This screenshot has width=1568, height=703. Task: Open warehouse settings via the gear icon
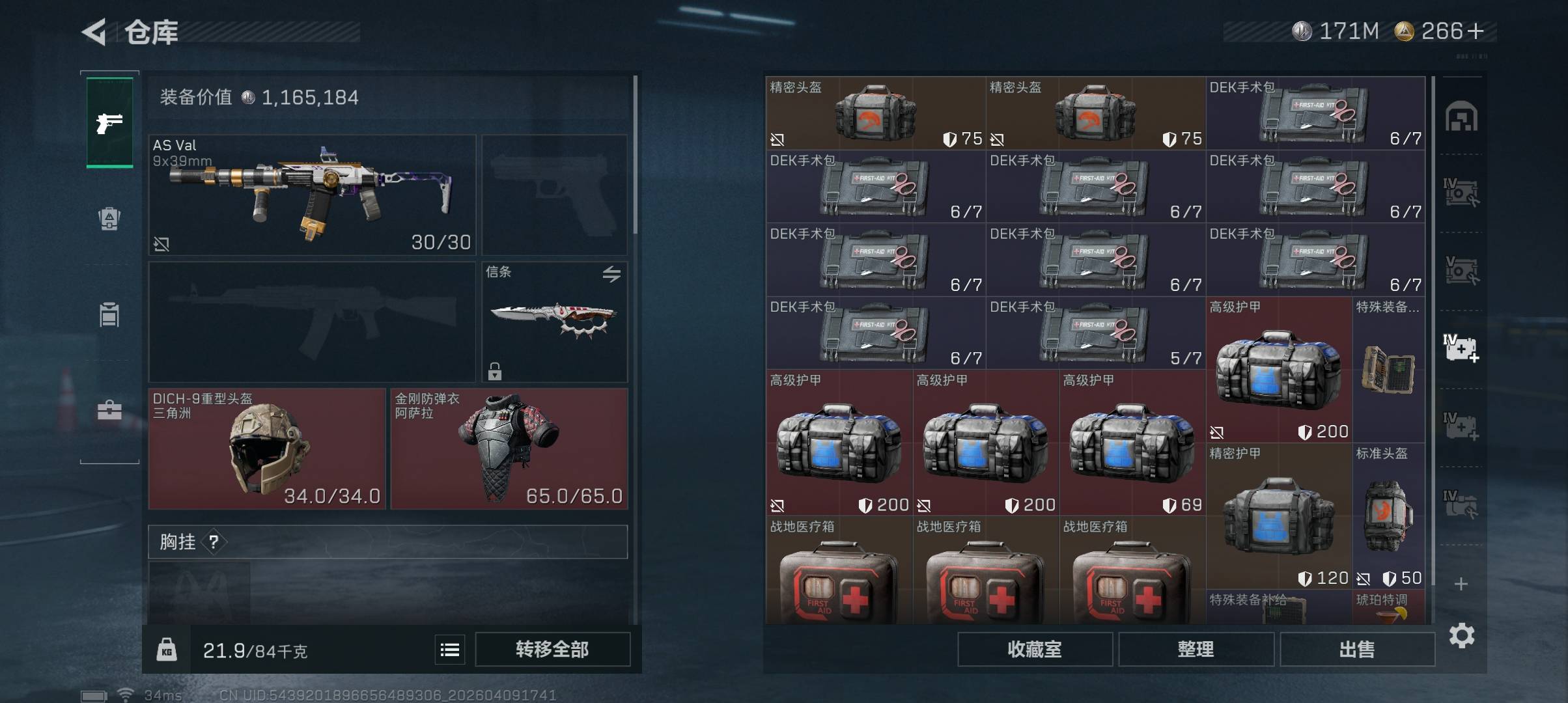coord(1462,635)
